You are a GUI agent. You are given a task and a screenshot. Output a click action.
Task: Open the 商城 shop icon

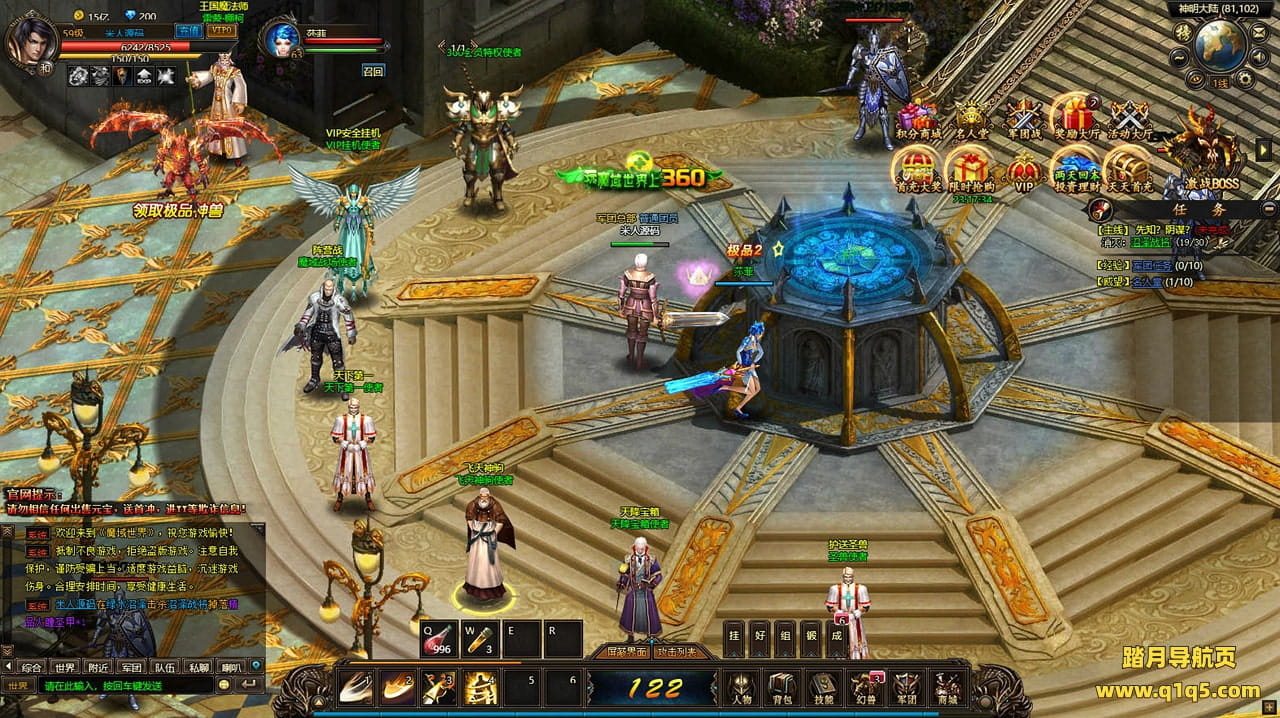point(946,686)
